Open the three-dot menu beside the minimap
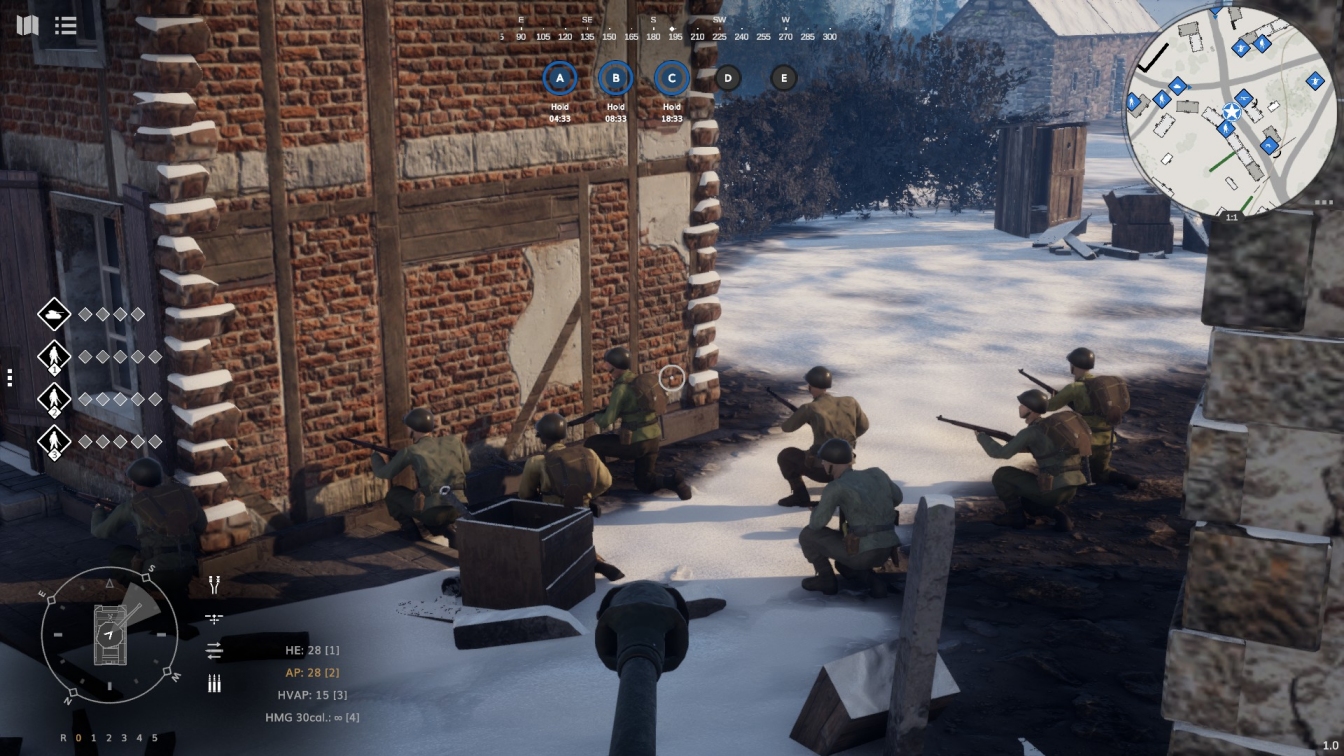This screenshot has width=1344, height=756. point(1326,202)
